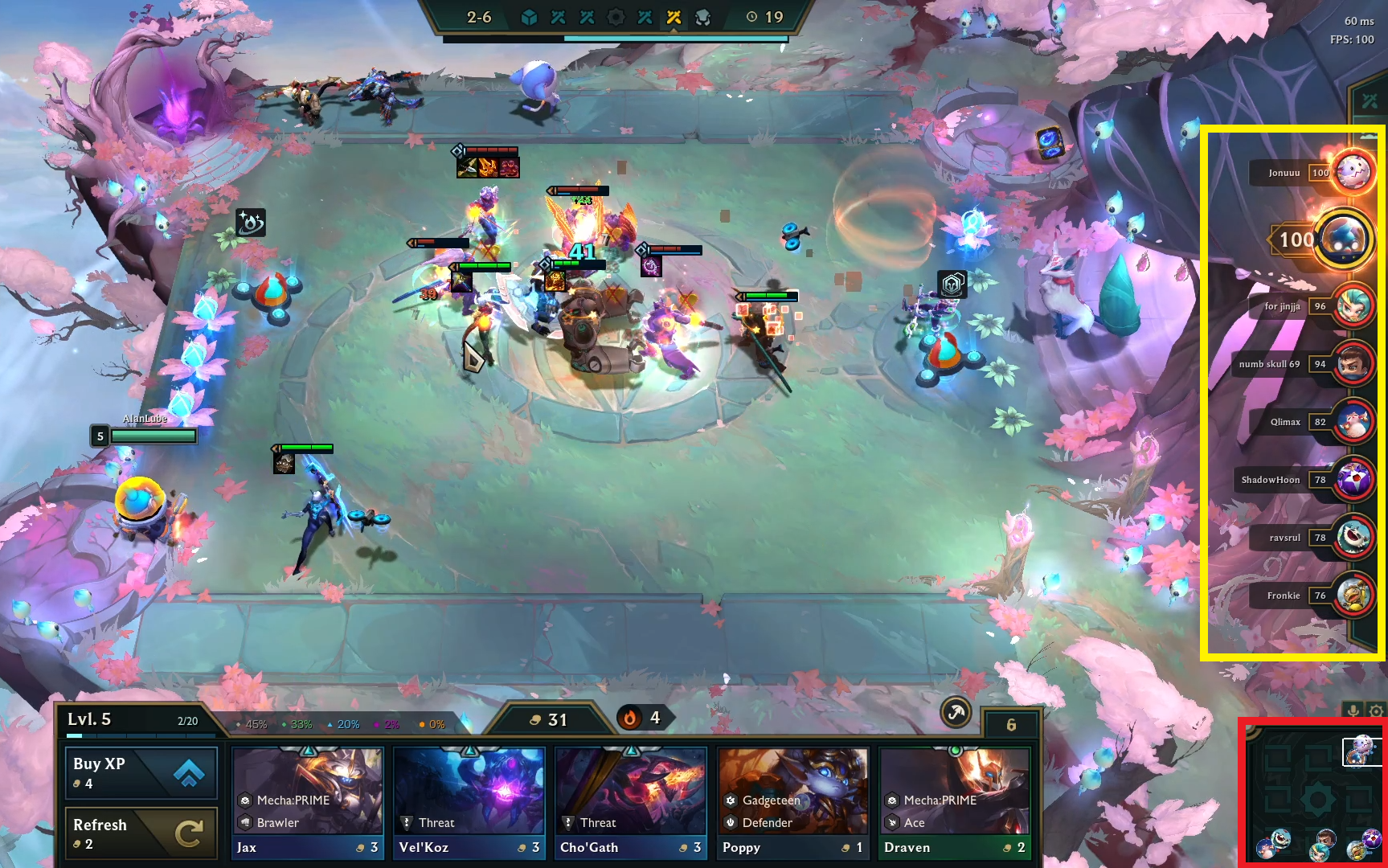The width and height of the screenshot is (1388, 868).
Task: Refresh the shop for 2 gold
Action: point(141,833)
